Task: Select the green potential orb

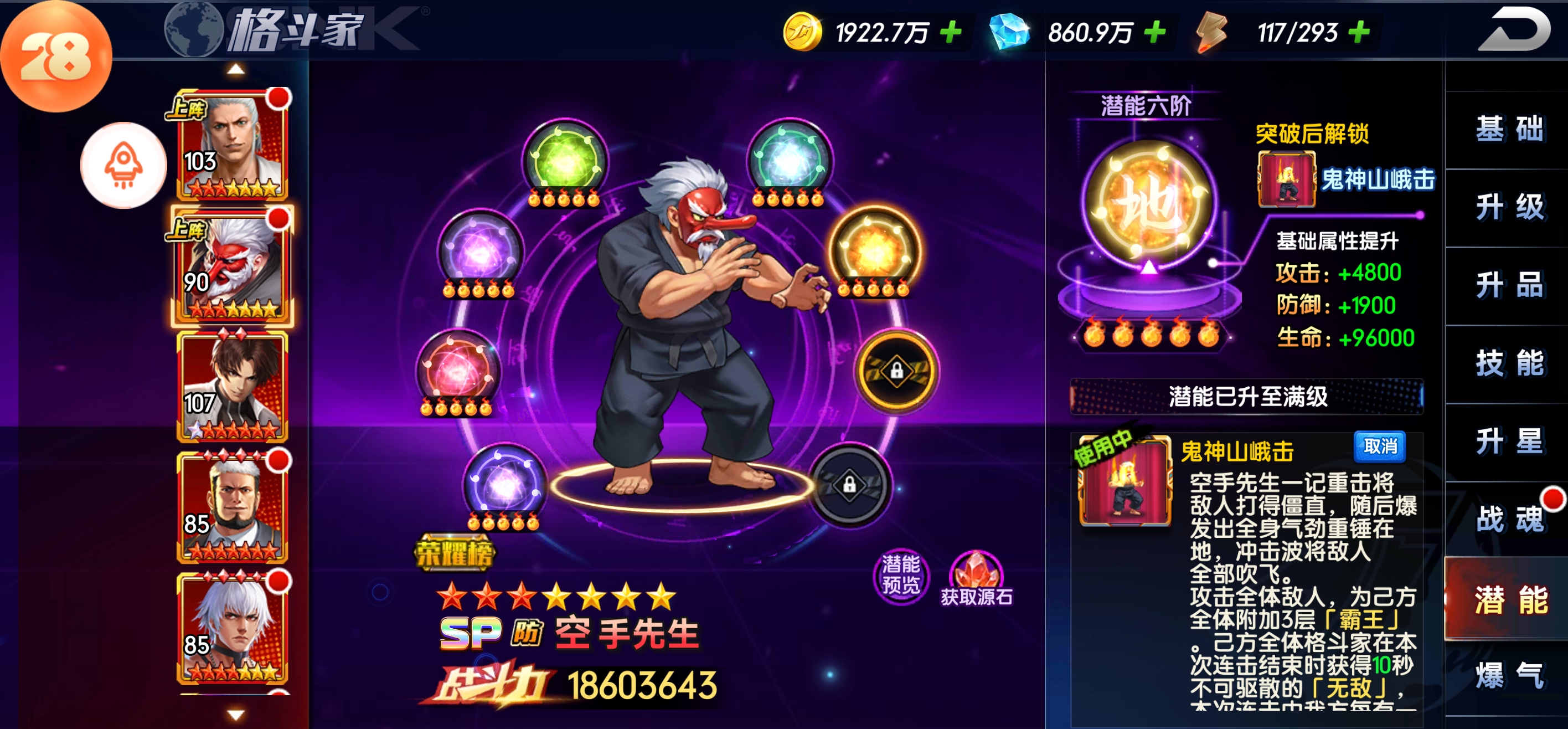Action: click(x=565, y=160)
